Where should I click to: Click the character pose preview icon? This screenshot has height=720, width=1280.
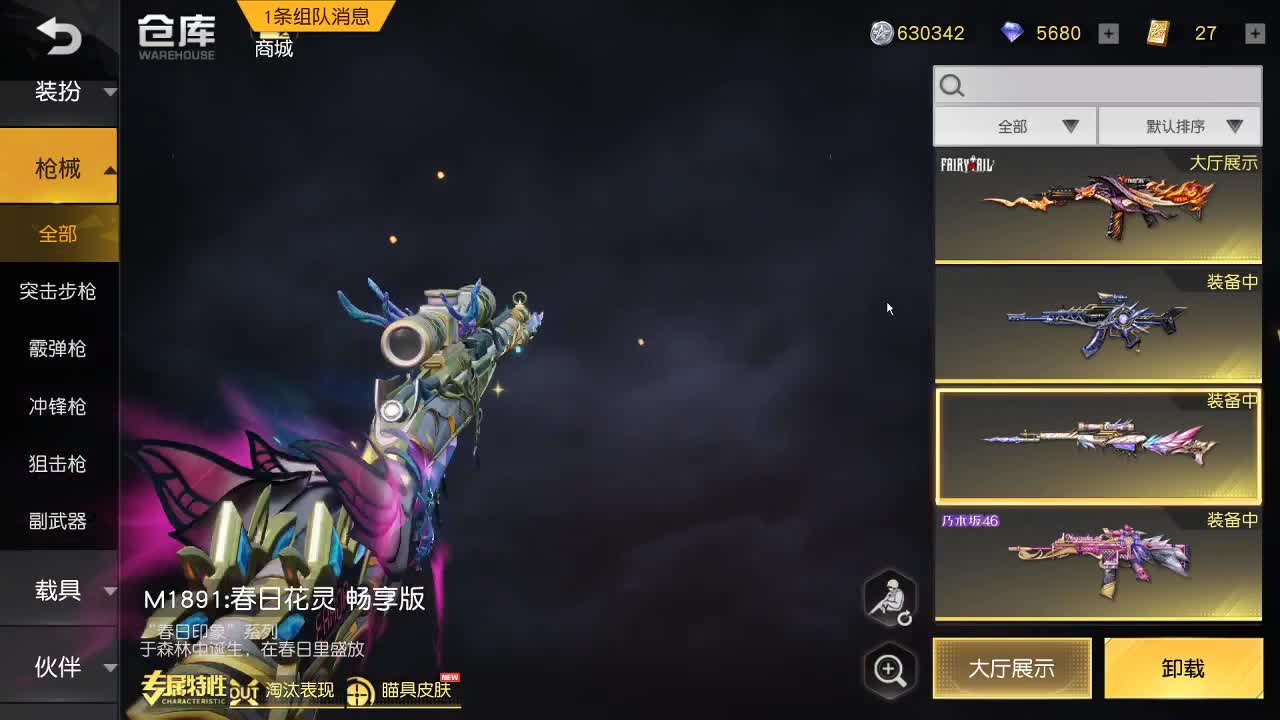point(889,598)
